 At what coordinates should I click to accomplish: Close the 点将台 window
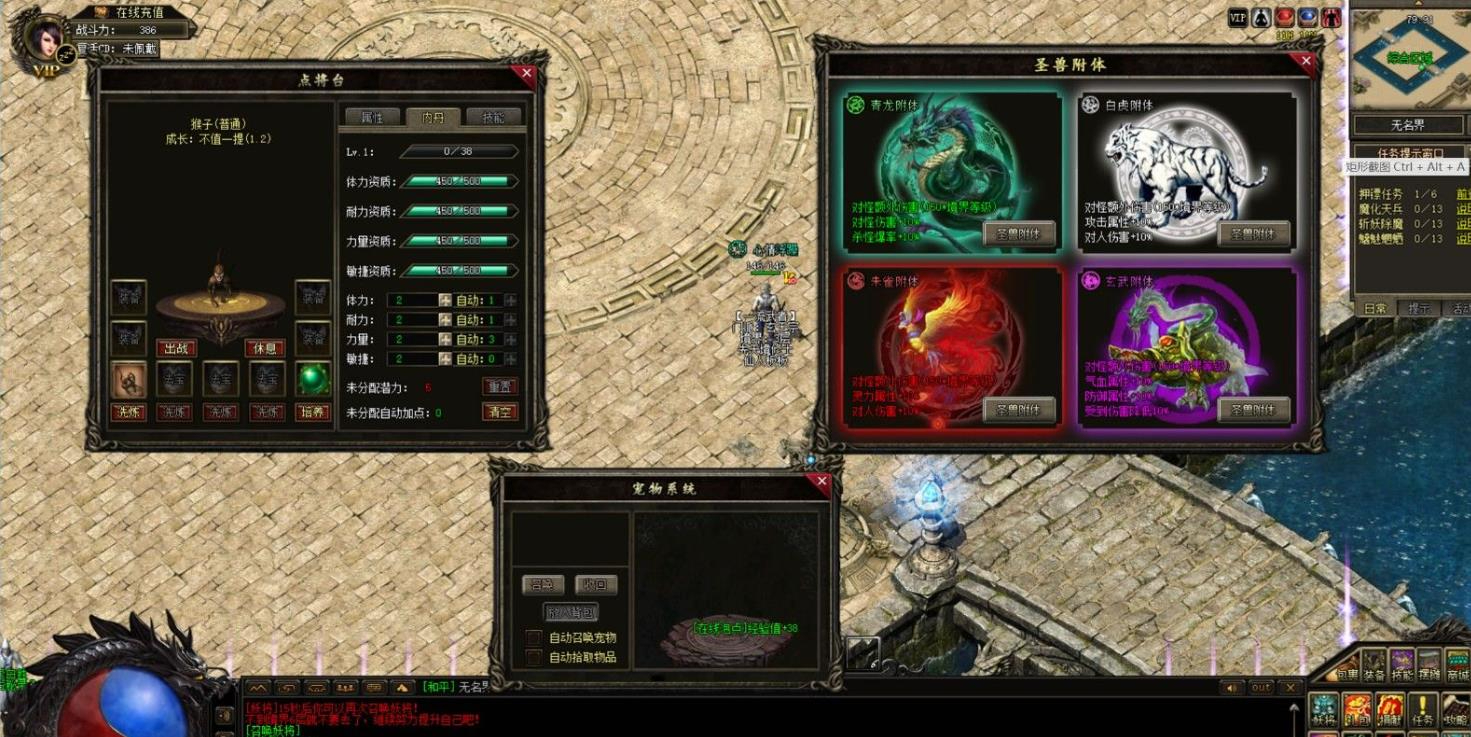click(527, 73)
